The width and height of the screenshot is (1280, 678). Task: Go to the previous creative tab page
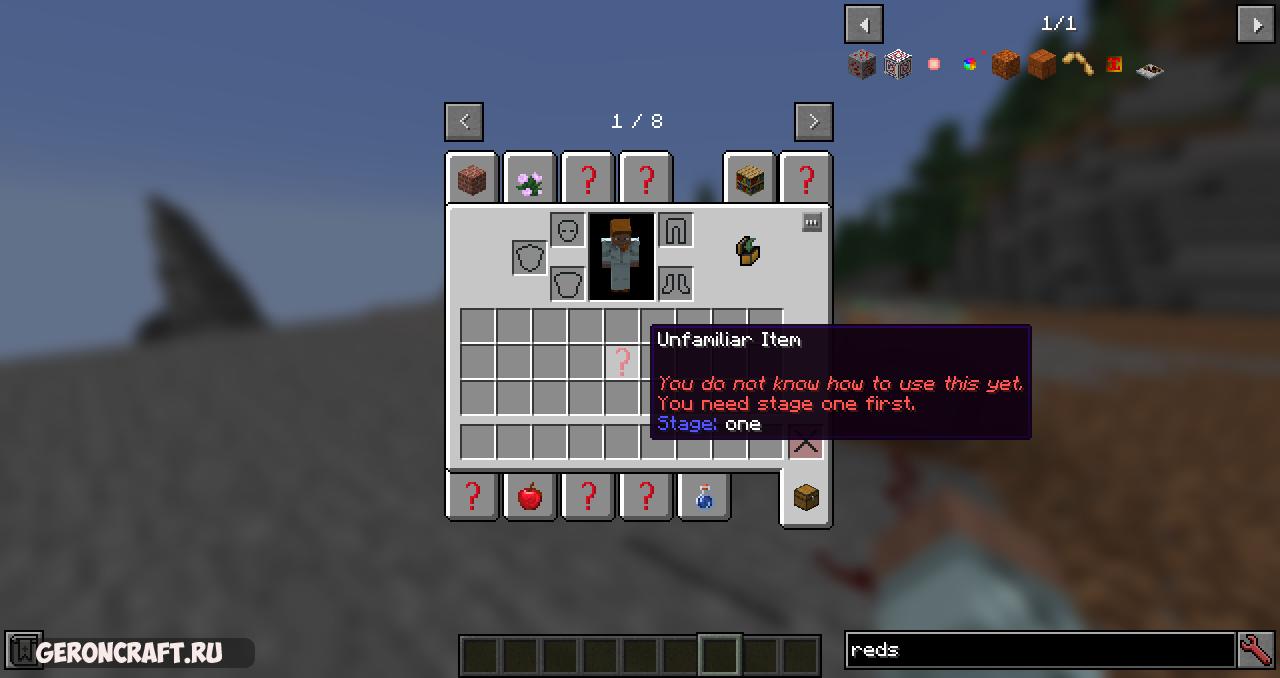464,121
